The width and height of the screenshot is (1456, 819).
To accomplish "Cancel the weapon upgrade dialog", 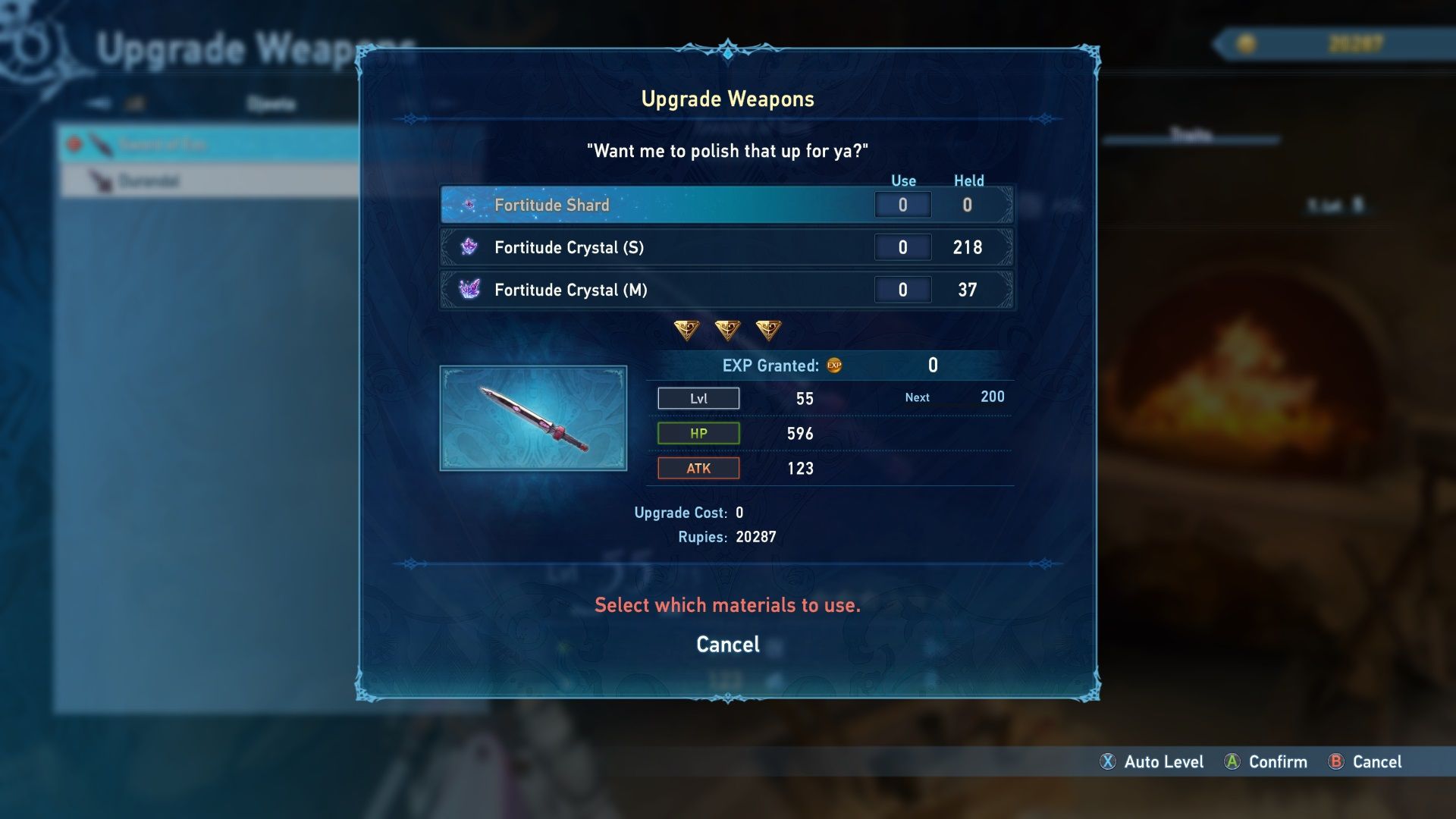I will pos(727,645).
